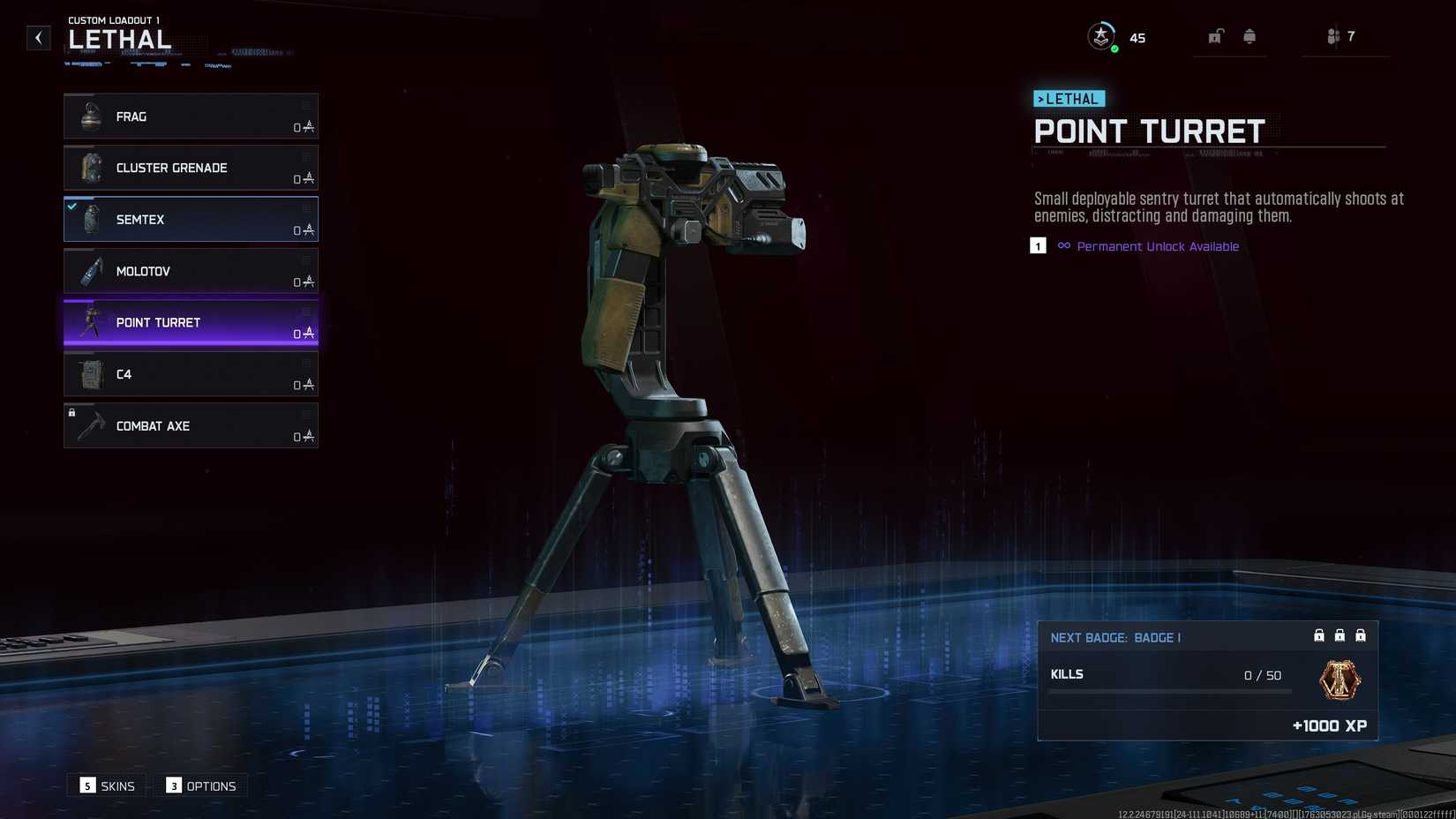The width and height of the screenshot is (1456, 819).
Task: Click the notifications bell icon
Action: click(x=1250, y=36)
